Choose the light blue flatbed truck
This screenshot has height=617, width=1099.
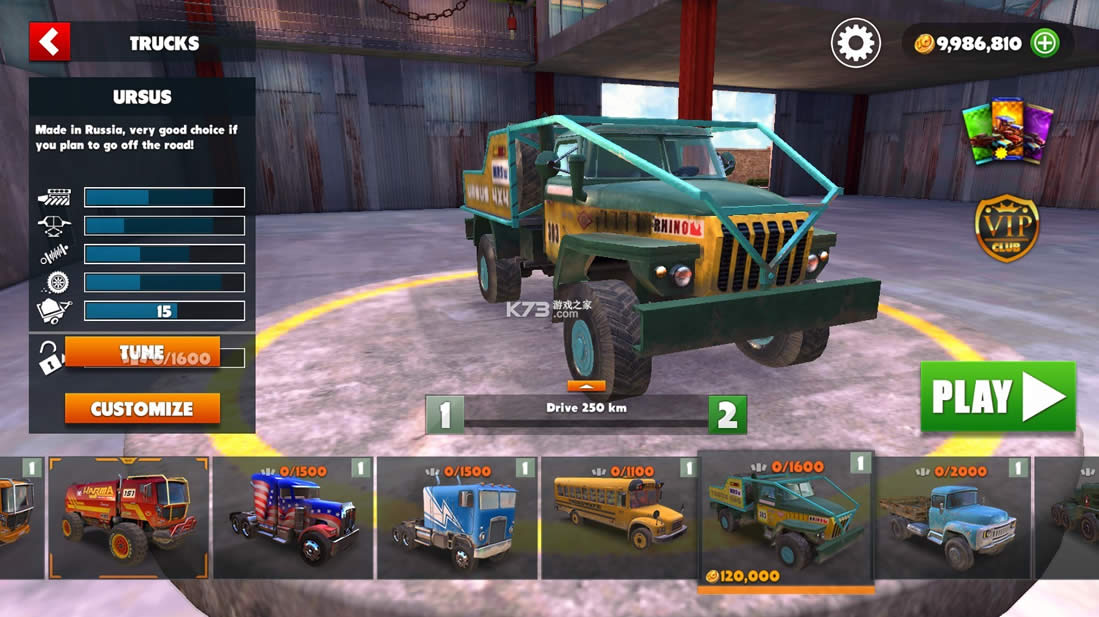(953, 518)
